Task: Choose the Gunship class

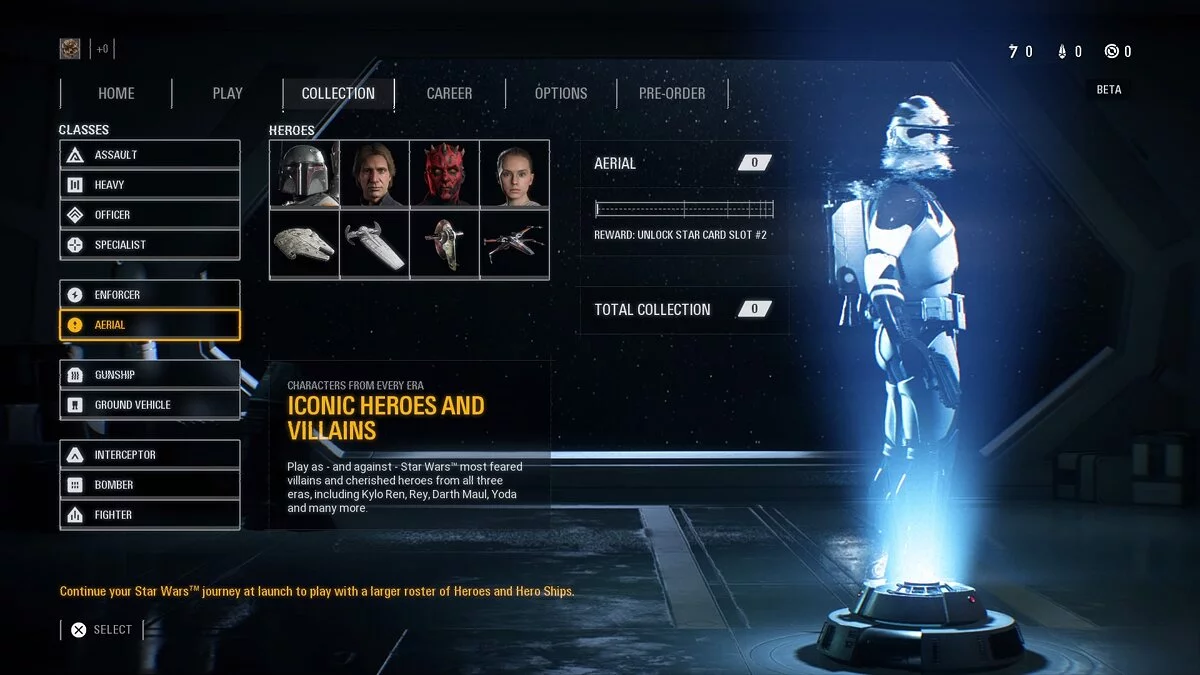Action: 150,375
